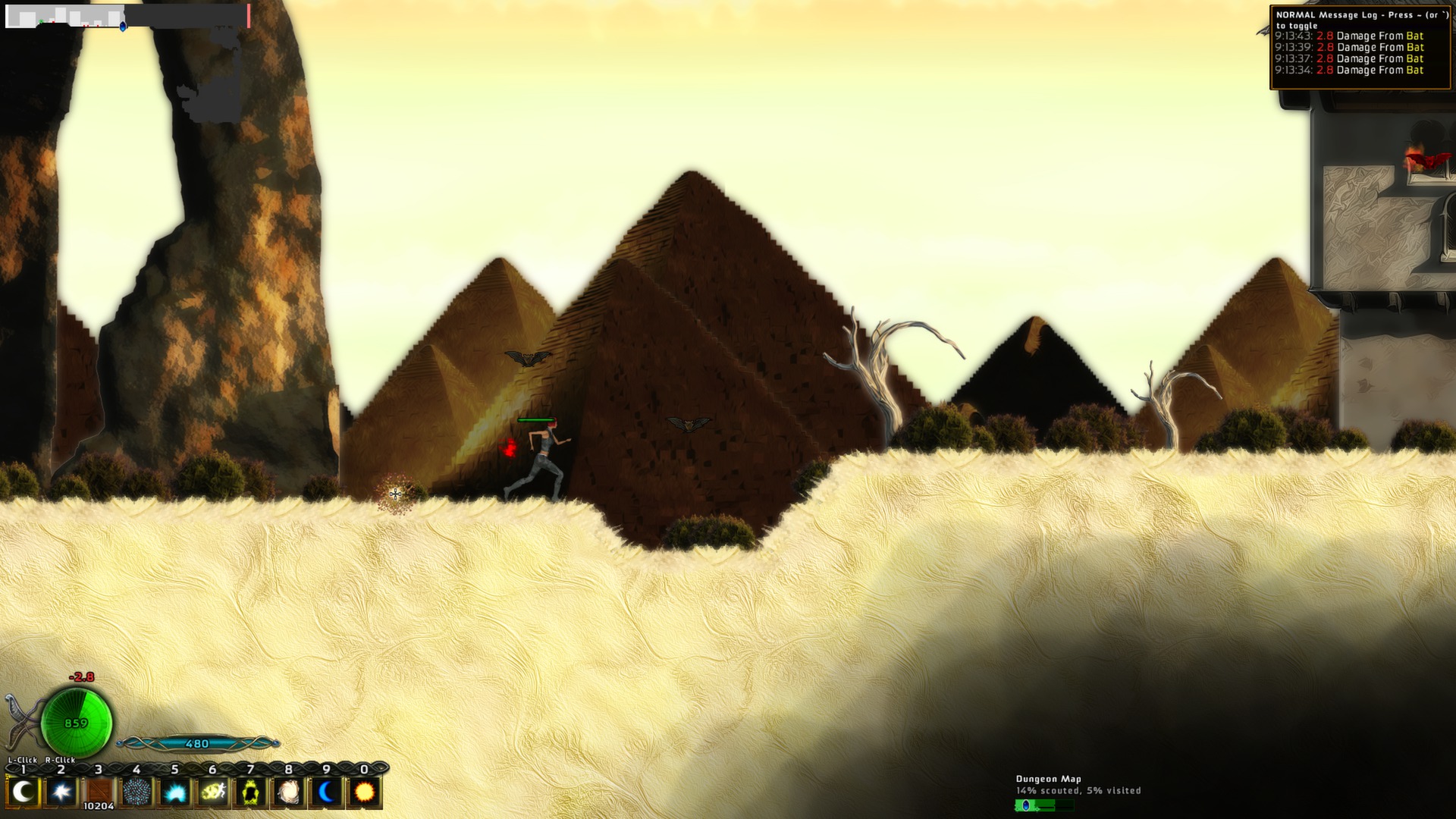The width and height of the screenshot is (1456, 819).
Task: Select the starburst spell in slot 2
Action: (61, 791)
